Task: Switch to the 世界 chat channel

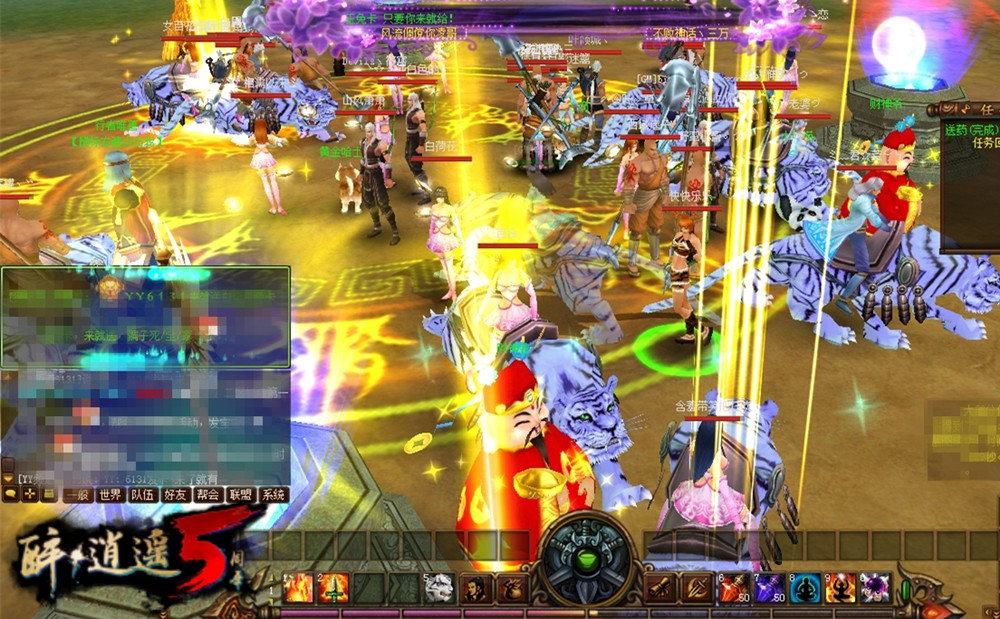Action: point(110,494)
